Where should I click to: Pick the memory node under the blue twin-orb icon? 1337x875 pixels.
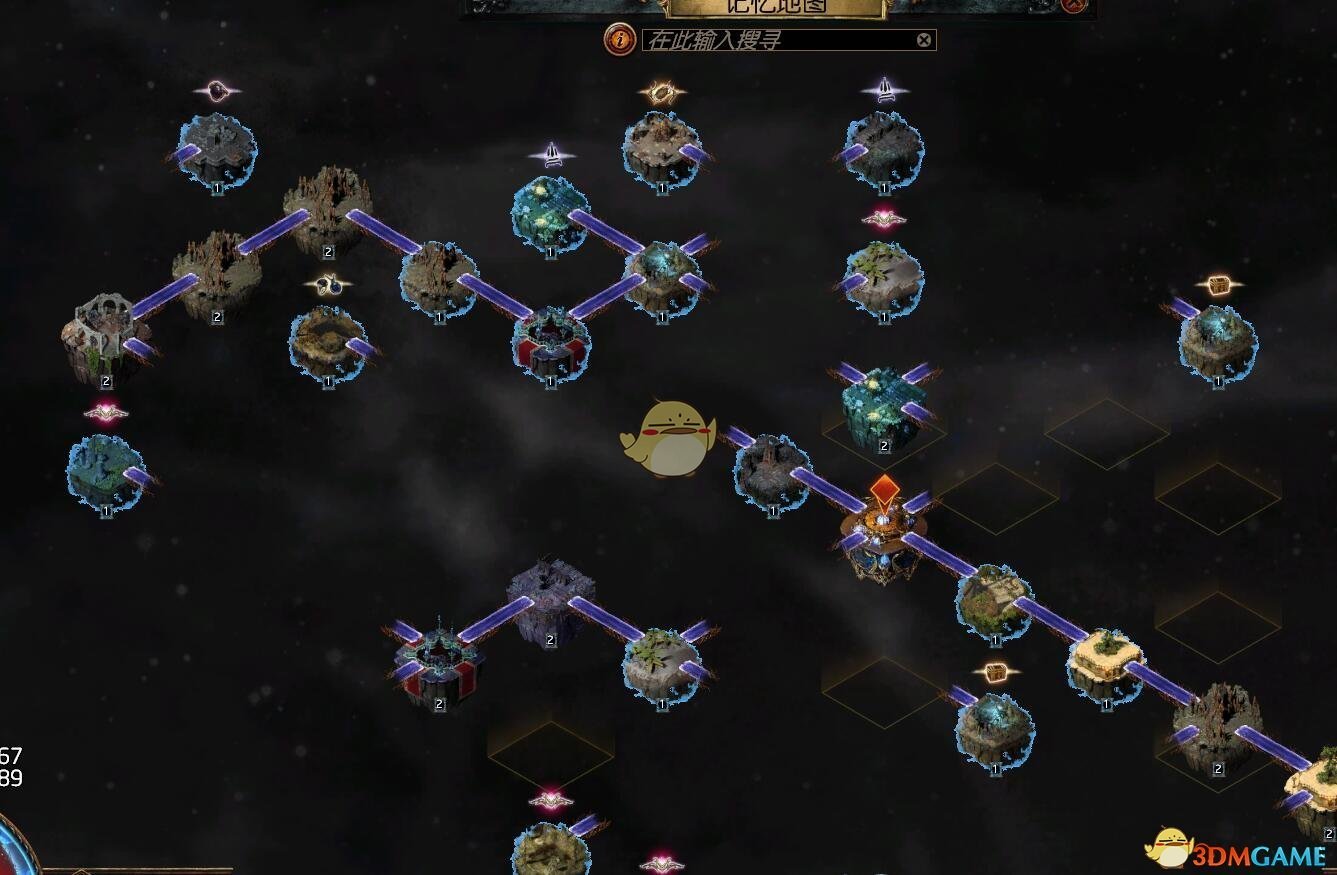point(328,342)
